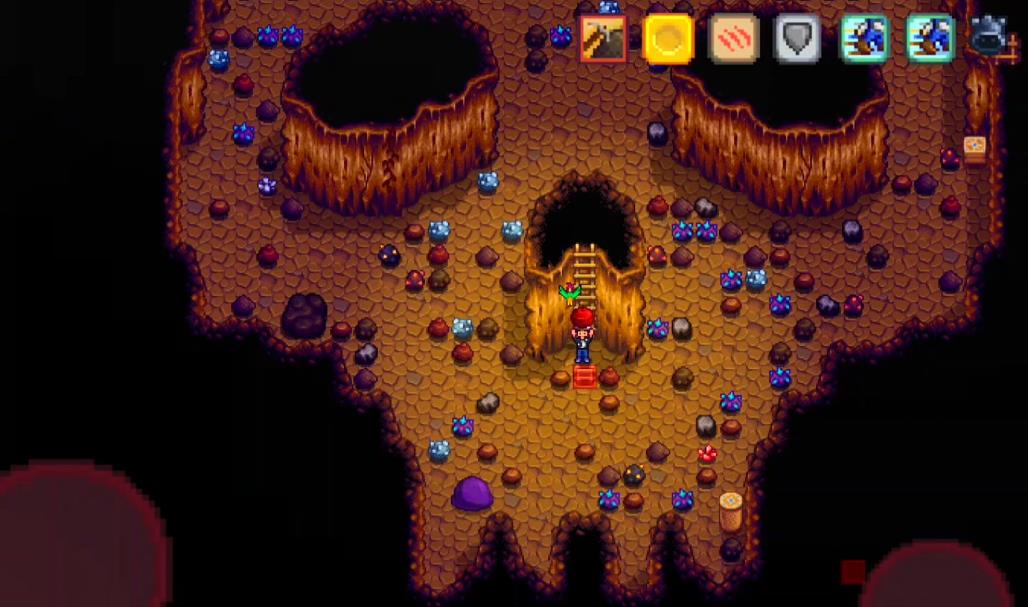This screenshot has width=1028, height=607.
Task: Select the red claw marks attack buff
Action: coord(733,39)
